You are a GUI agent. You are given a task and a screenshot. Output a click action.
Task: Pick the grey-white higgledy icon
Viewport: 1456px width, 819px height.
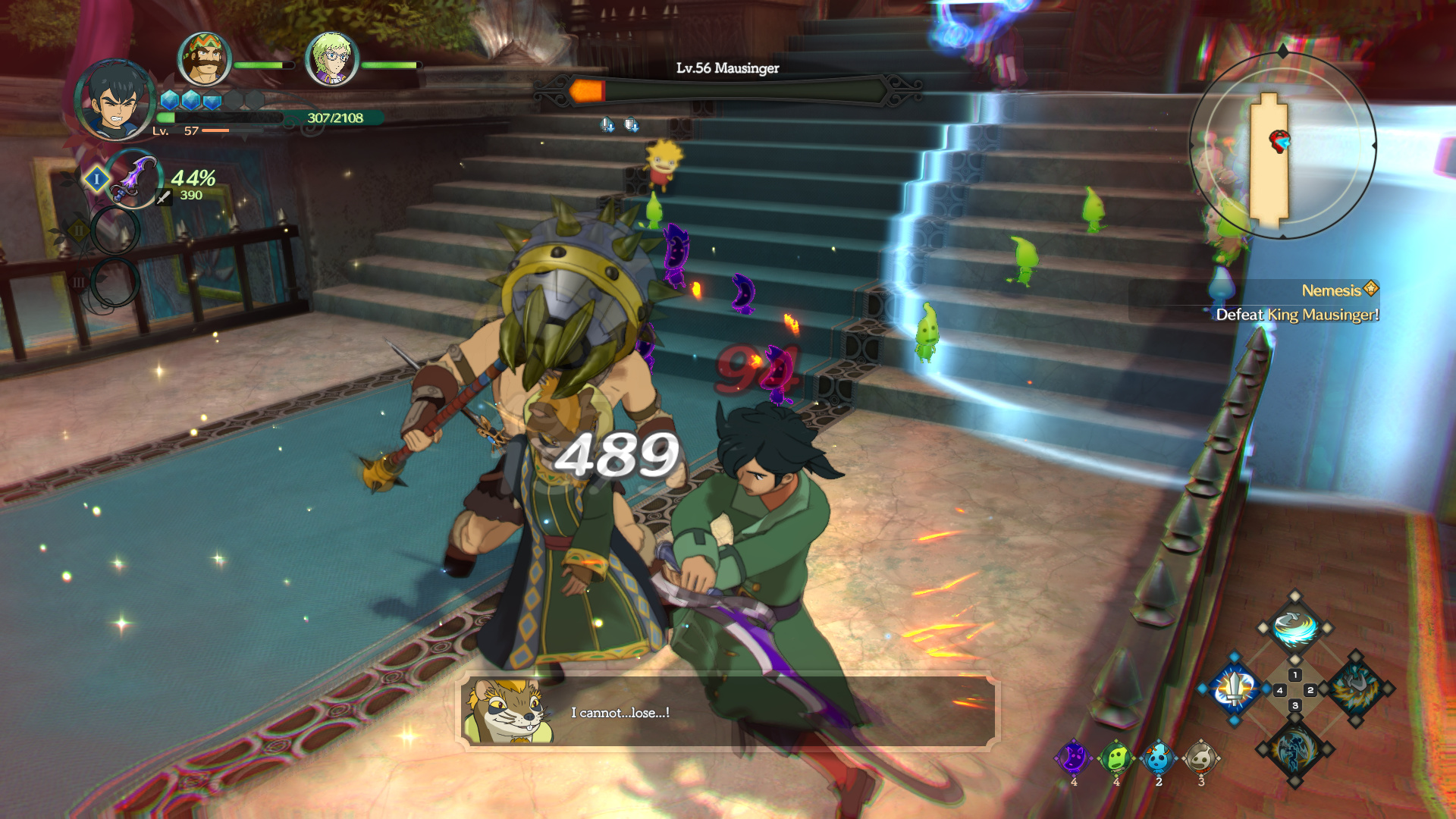pos(1201,758)
